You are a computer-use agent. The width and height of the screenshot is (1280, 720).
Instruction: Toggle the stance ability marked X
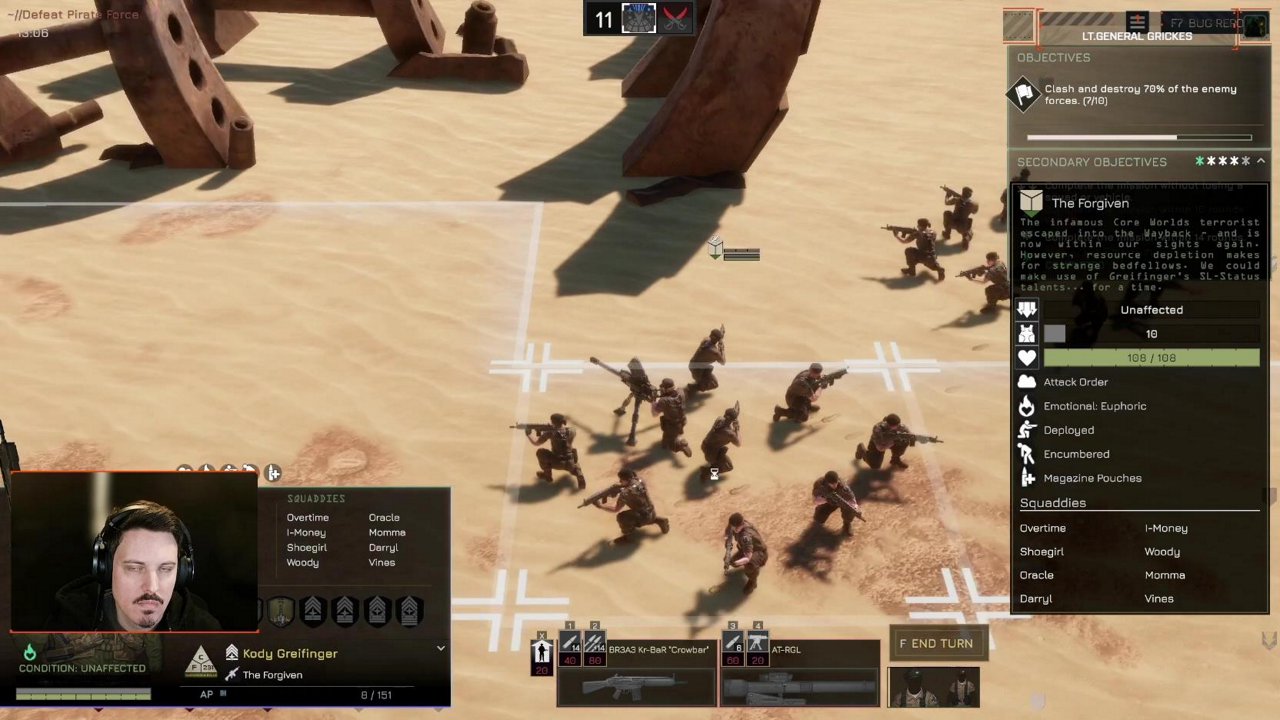tap(542, 653)
